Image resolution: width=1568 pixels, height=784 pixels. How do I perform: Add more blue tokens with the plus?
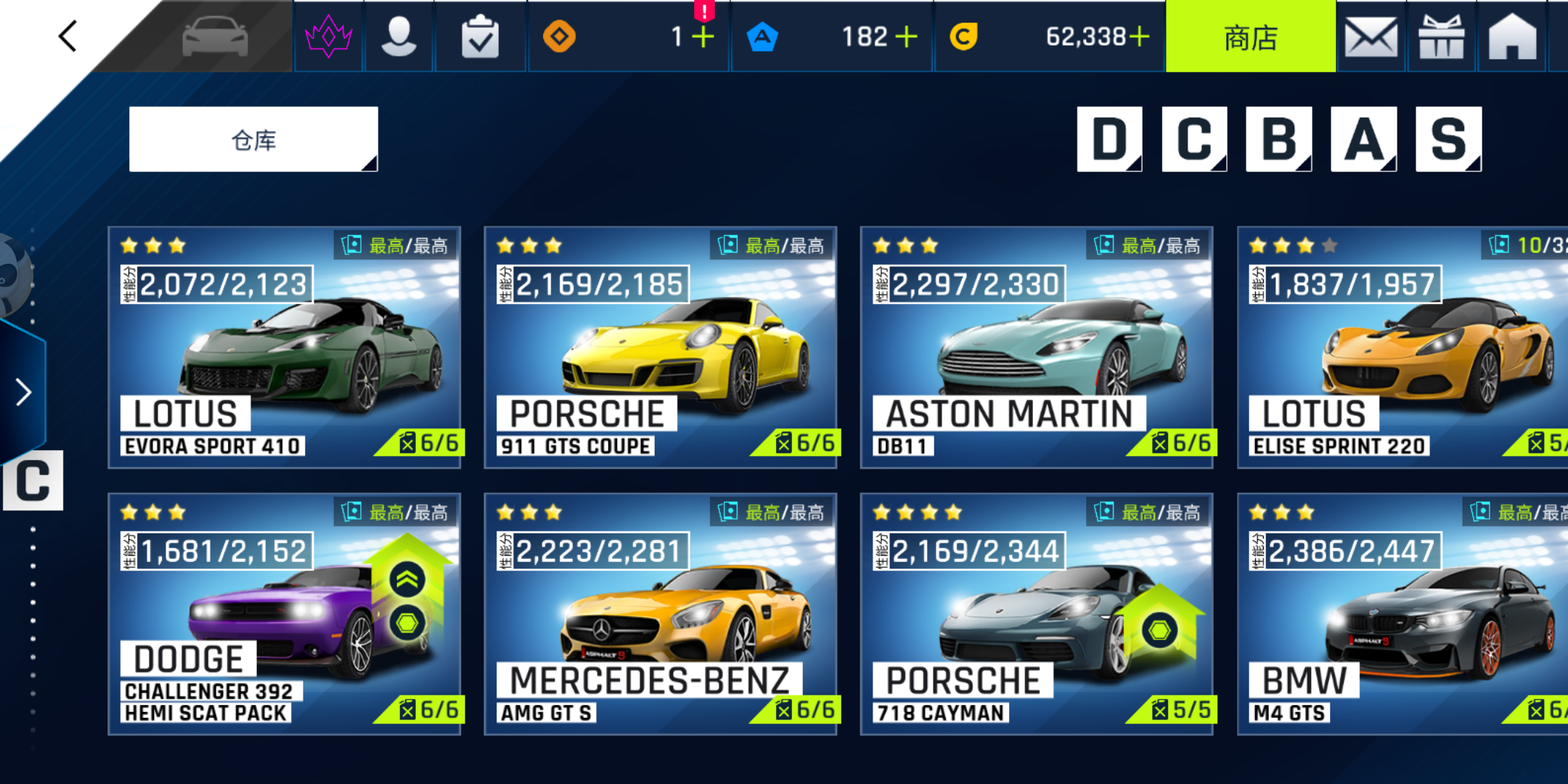click(x=906, y=36)
